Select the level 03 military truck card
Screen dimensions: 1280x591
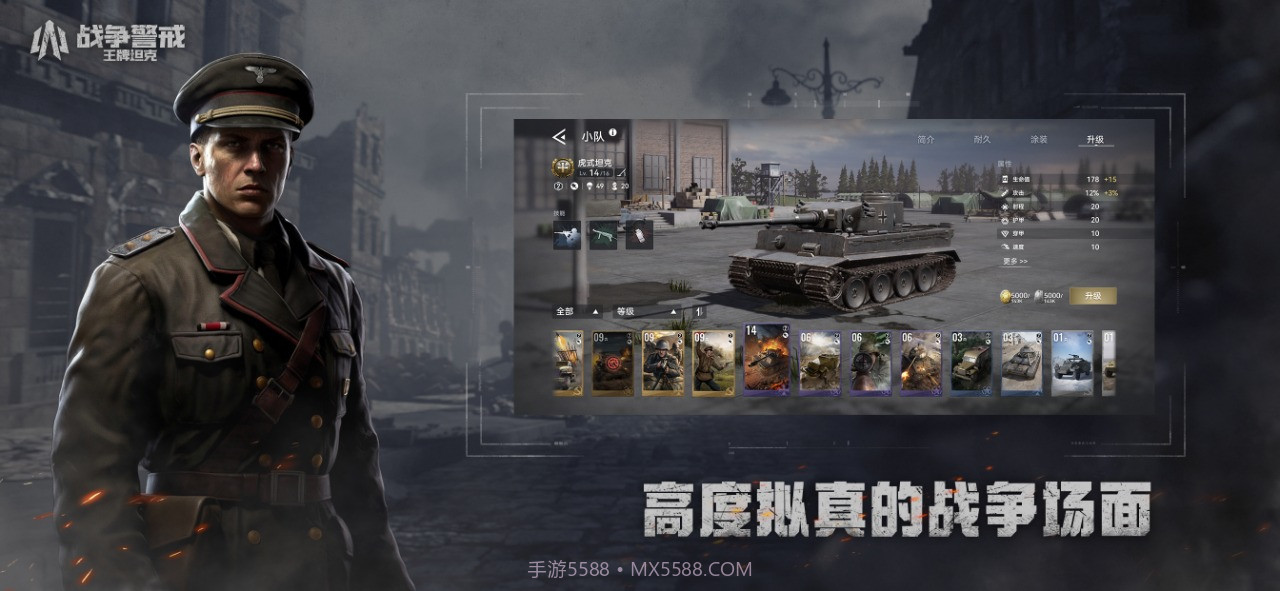(970, 363)
